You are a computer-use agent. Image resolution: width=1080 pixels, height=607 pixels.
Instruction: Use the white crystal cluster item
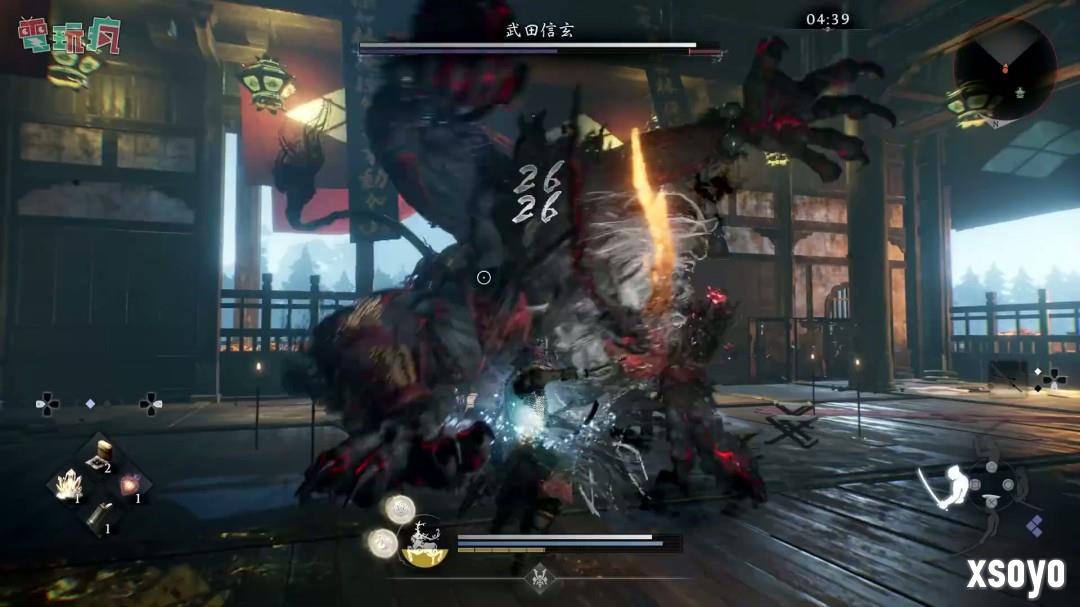[67, 486]
